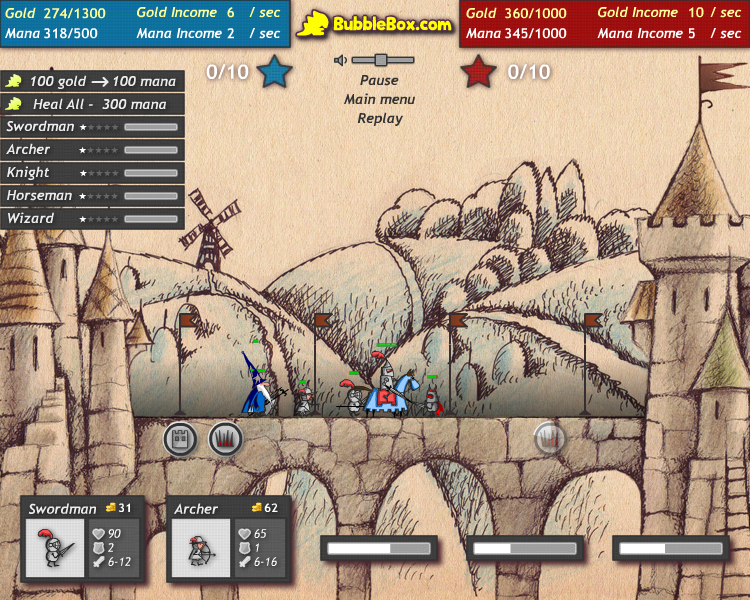Cast Heal All for 300 mana
The image size is (750, 600).
tap(92, 104)
